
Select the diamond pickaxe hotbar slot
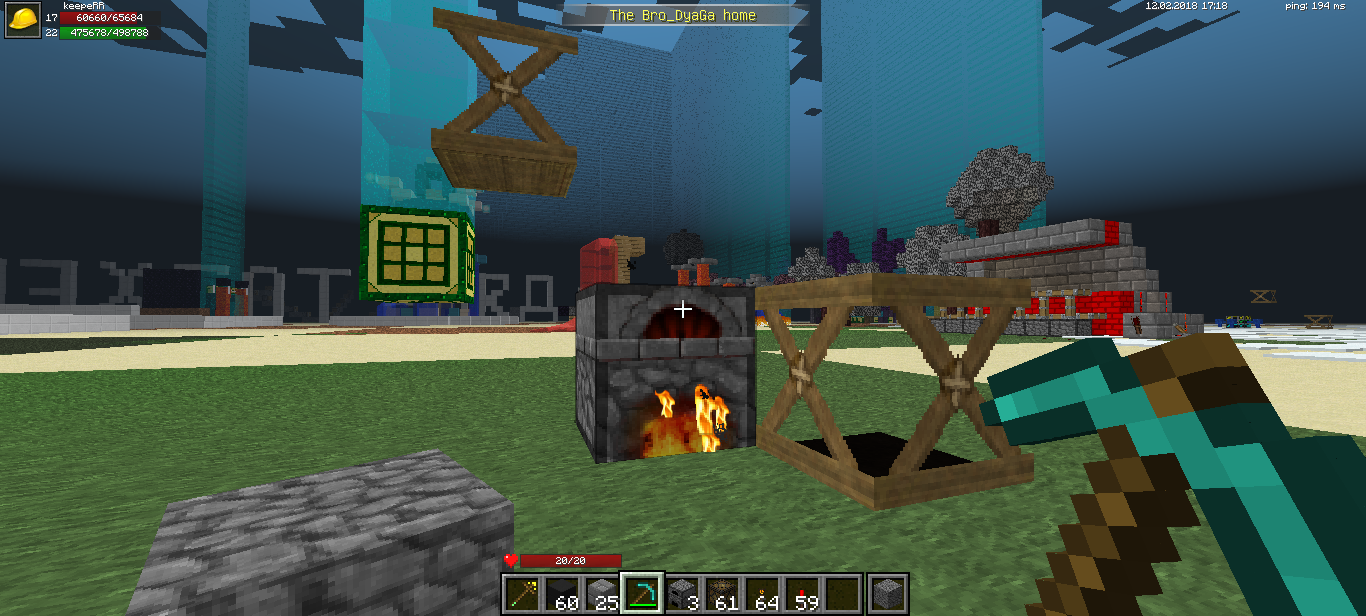[642, 594]
